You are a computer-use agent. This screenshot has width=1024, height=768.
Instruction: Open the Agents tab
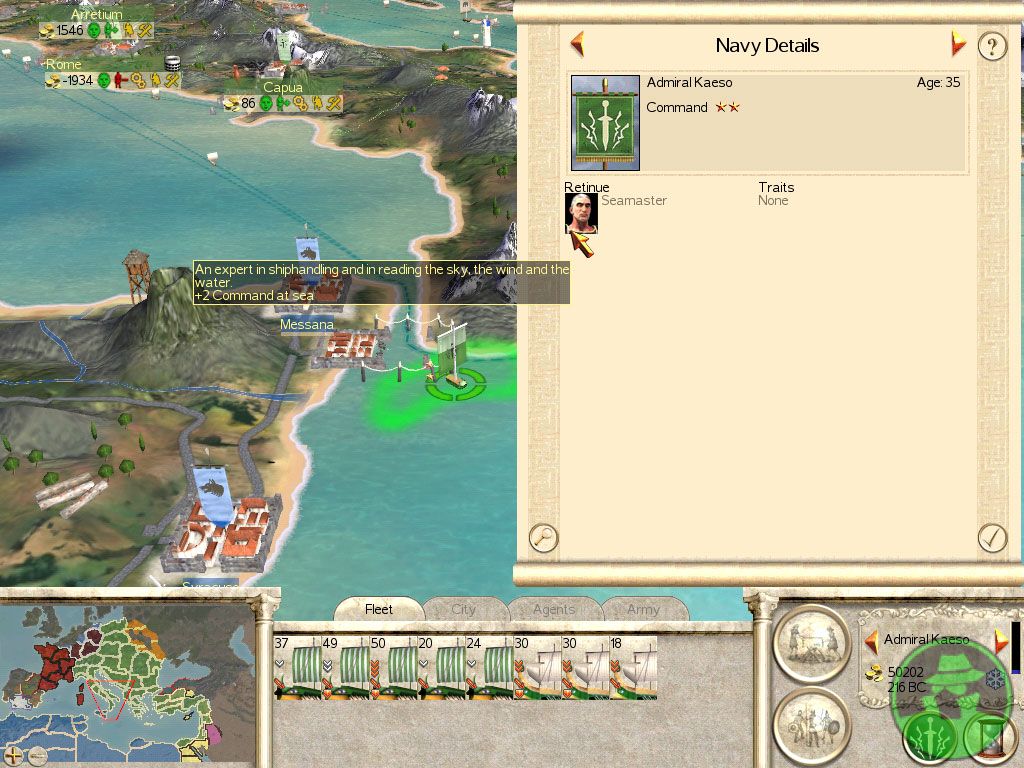[x=554, y=609]
